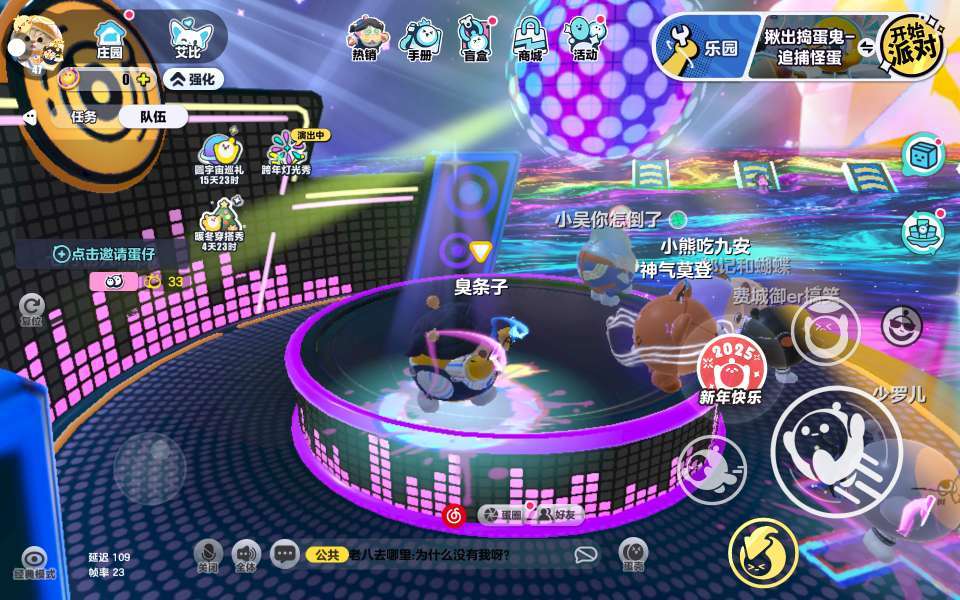This screenshot has height=600, width=960.
Task: Switch to the 队伍 team tab
Action: (x=152, y=116)
